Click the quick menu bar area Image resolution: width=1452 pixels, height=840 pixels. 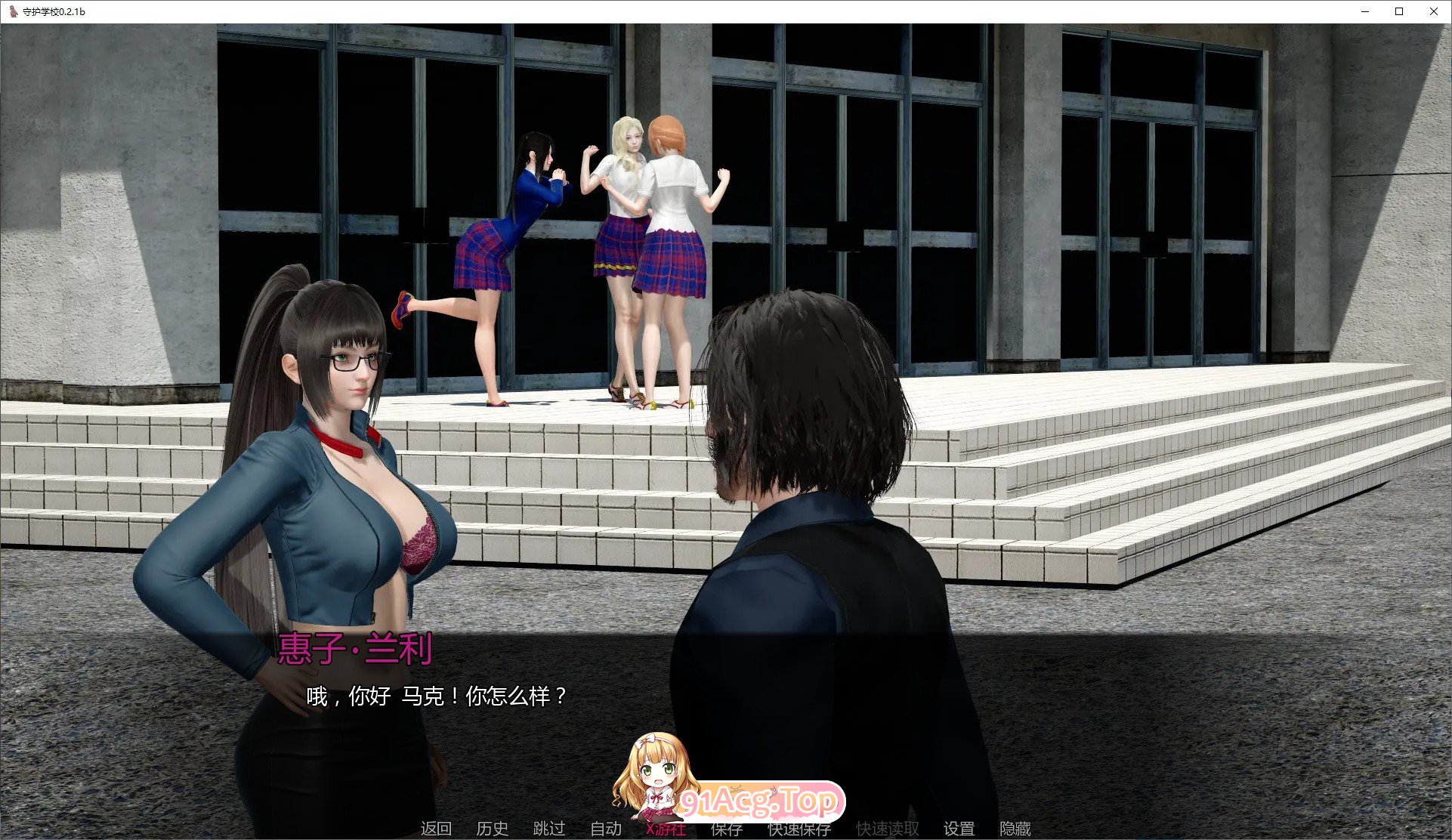tap(725, 828)
